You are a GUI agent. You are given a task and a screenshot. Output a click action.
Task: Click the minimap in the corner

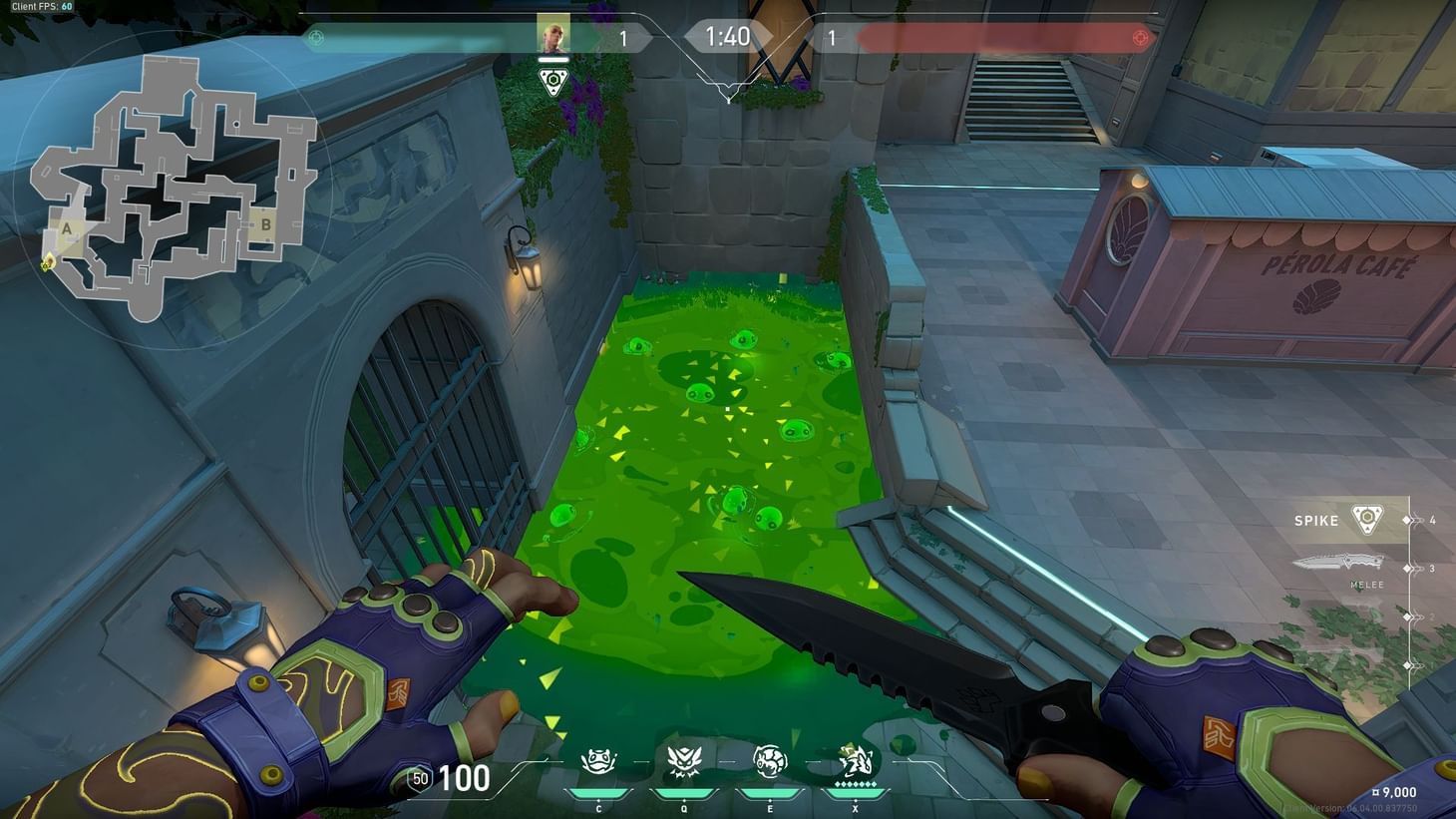[168, 190]
